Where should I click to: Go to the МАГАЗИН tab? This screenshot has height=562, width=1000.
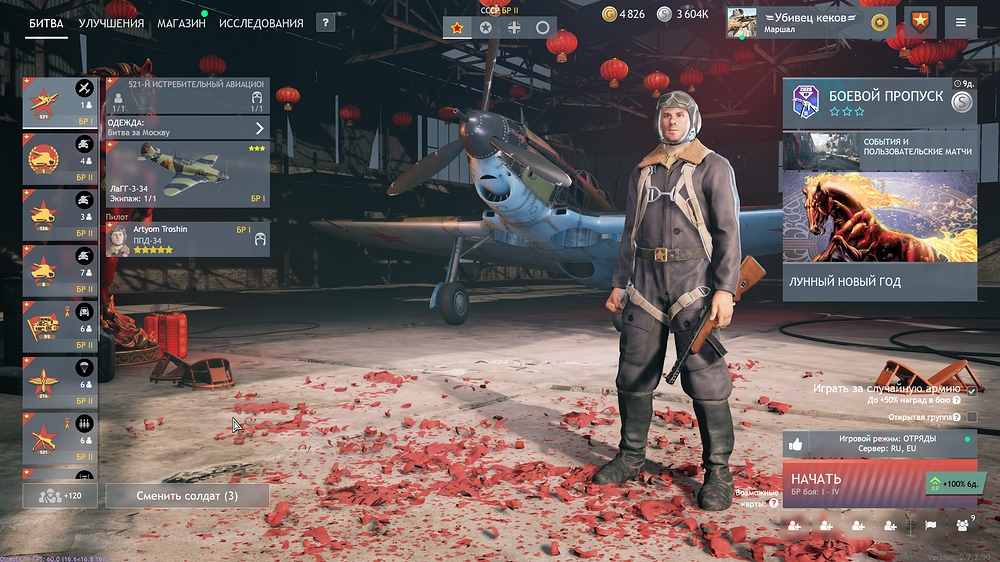181,23
